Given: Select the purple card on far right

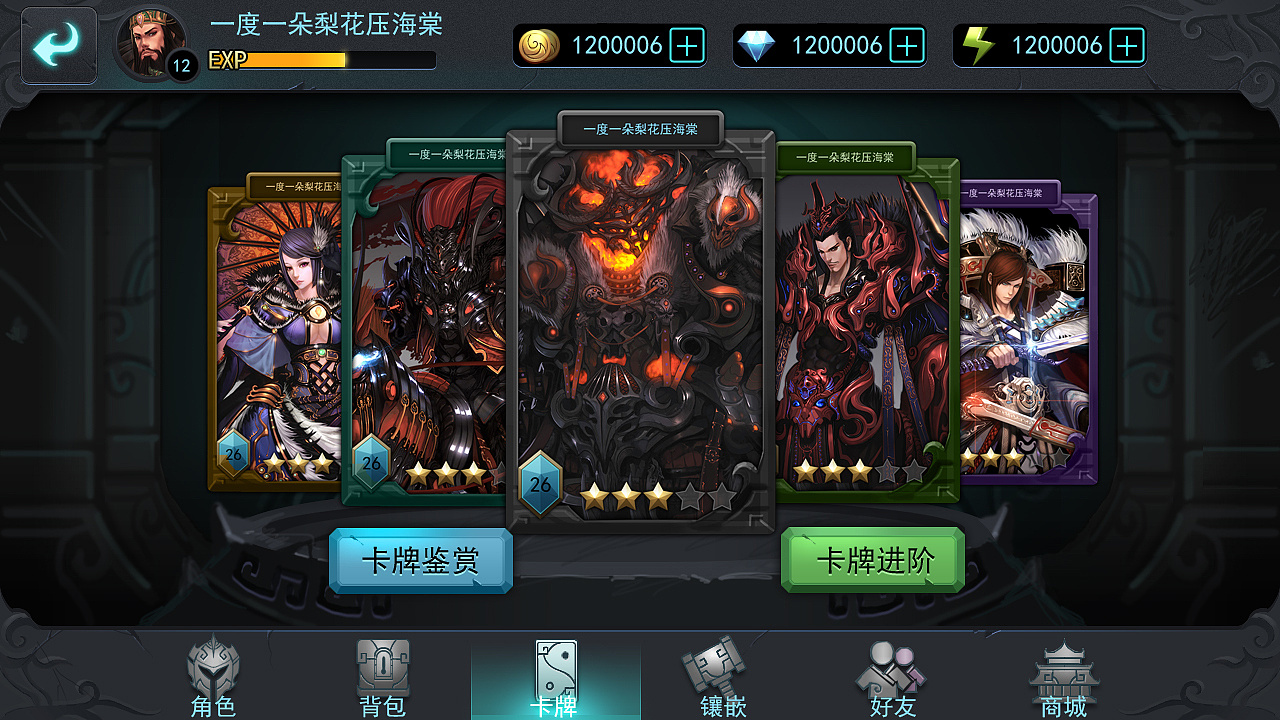Looking at the screenshot, I should [1022, 330].
